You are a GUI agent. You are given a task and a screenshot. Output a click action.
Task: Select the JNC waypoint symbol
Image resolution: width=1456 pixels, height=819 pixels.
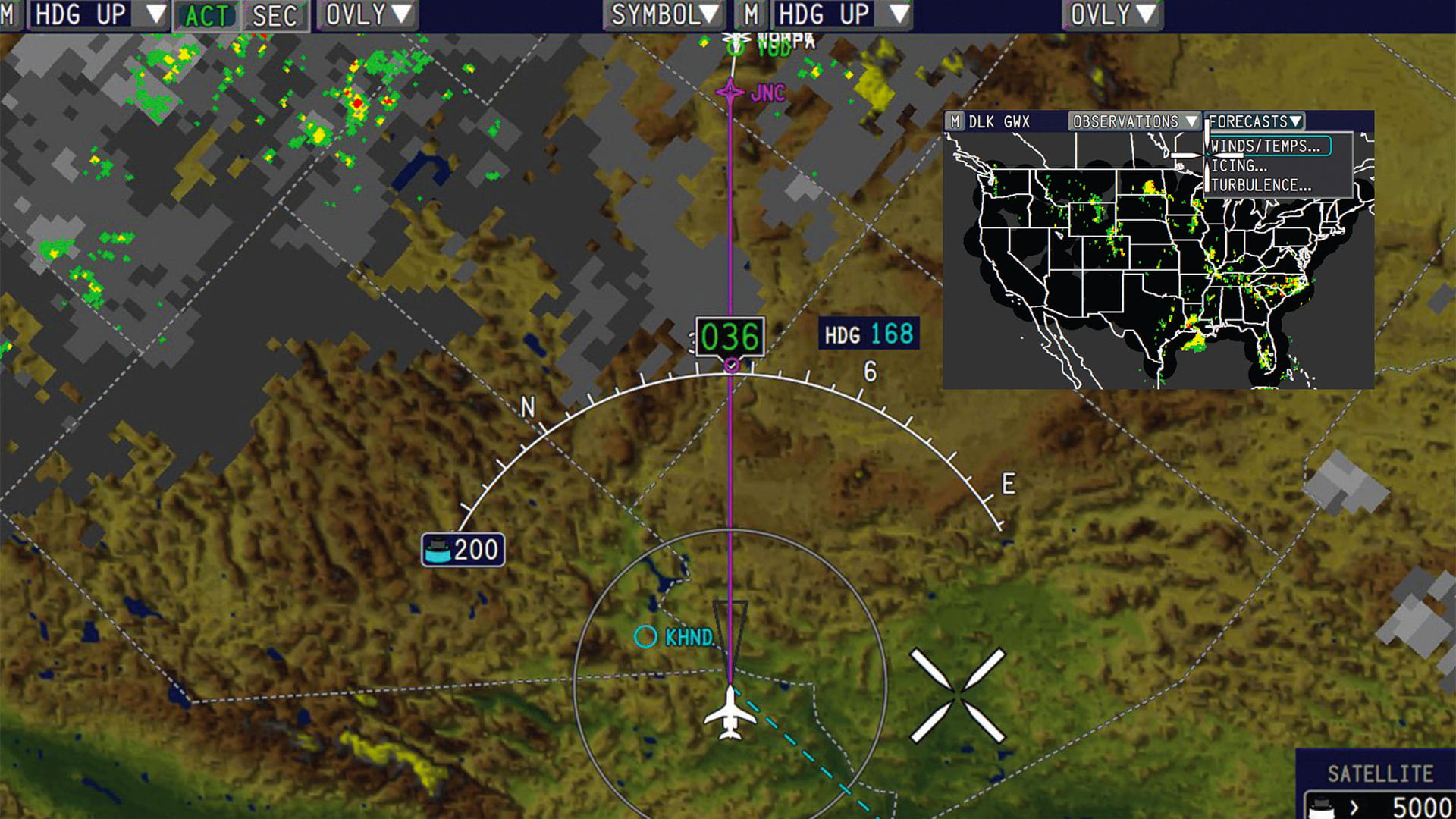(730, 91)
